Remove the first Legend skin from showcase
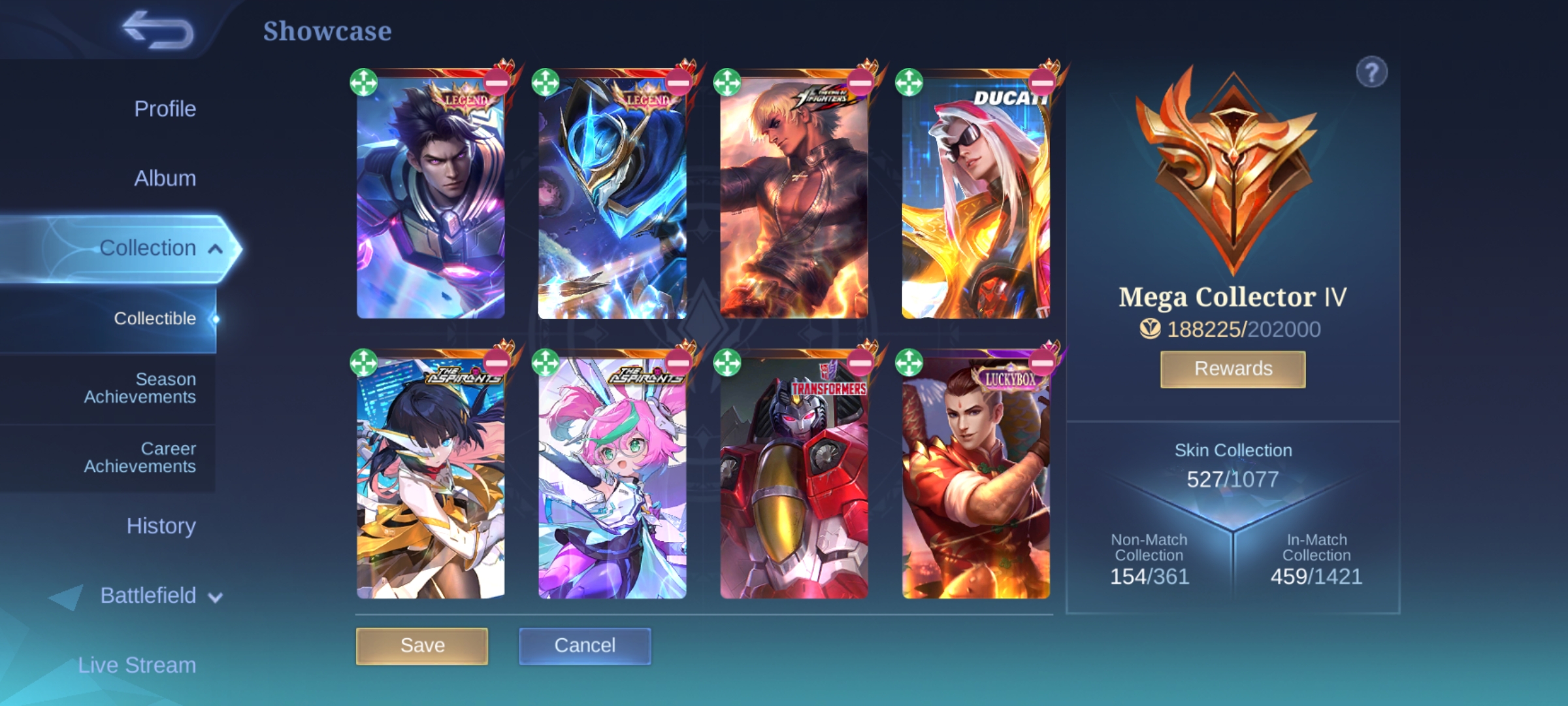The image size is (1568, 706). 497,83
